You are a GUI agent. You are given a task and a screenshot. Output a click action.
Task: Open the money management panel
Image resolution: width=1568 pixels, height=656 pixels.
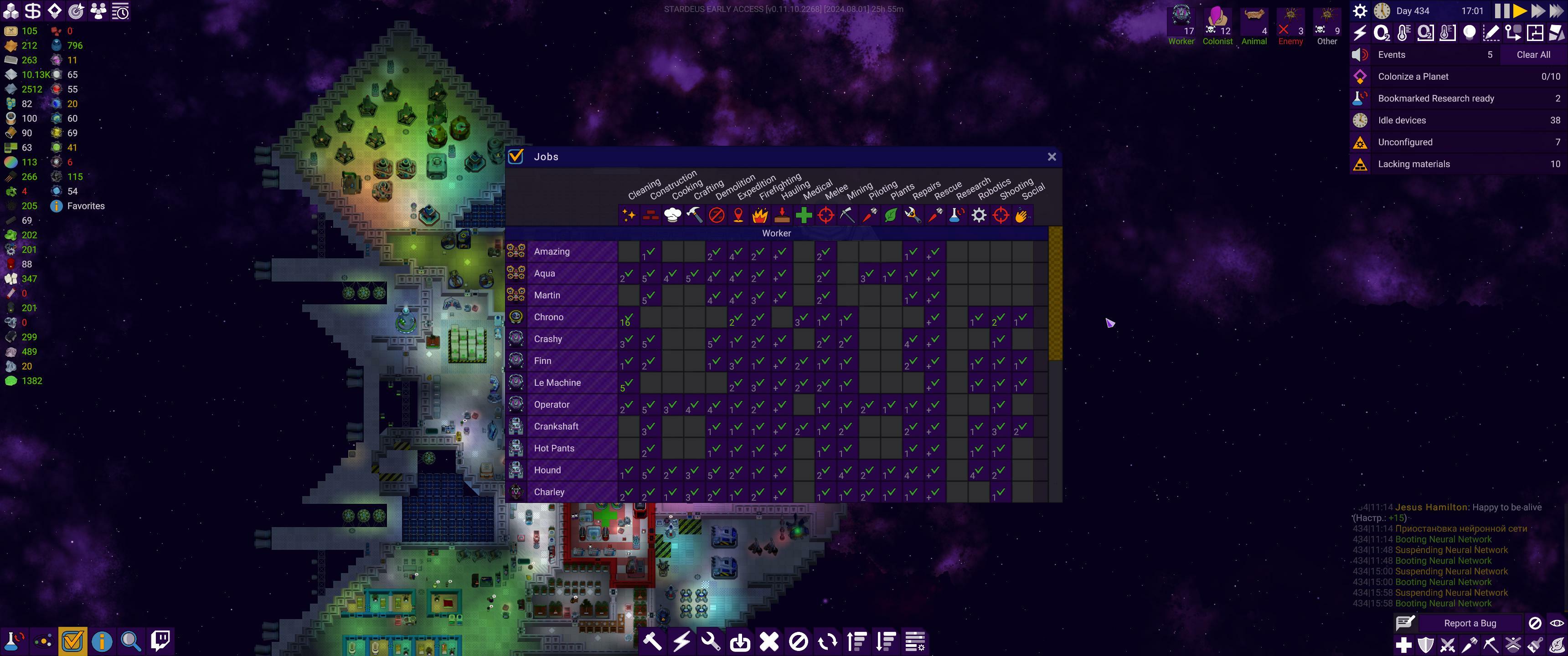(x=34, y=10)
